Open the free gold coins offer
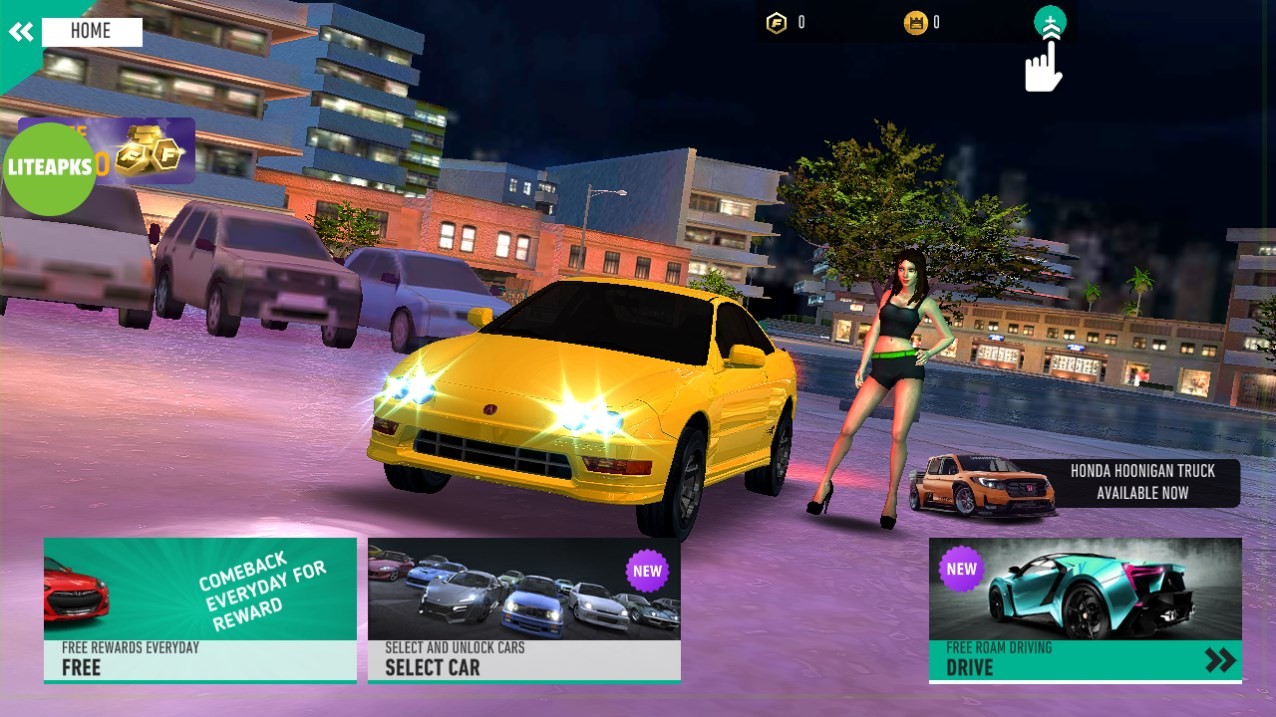This screenshot has height=717, width=1276. (x=150, y=150)
